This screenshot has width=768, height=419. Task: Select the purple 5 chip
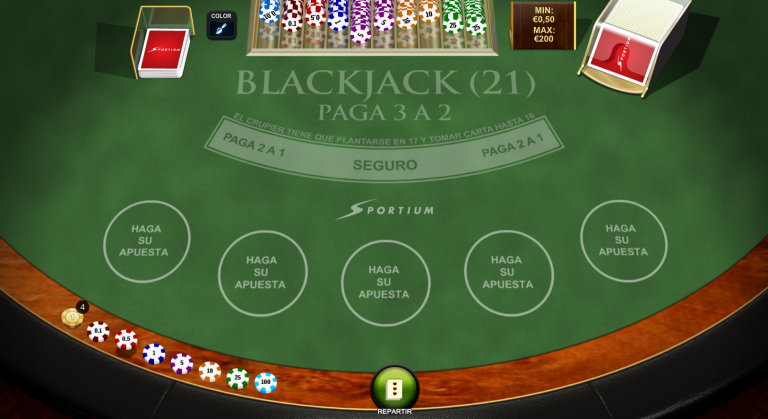coord(182,363)
